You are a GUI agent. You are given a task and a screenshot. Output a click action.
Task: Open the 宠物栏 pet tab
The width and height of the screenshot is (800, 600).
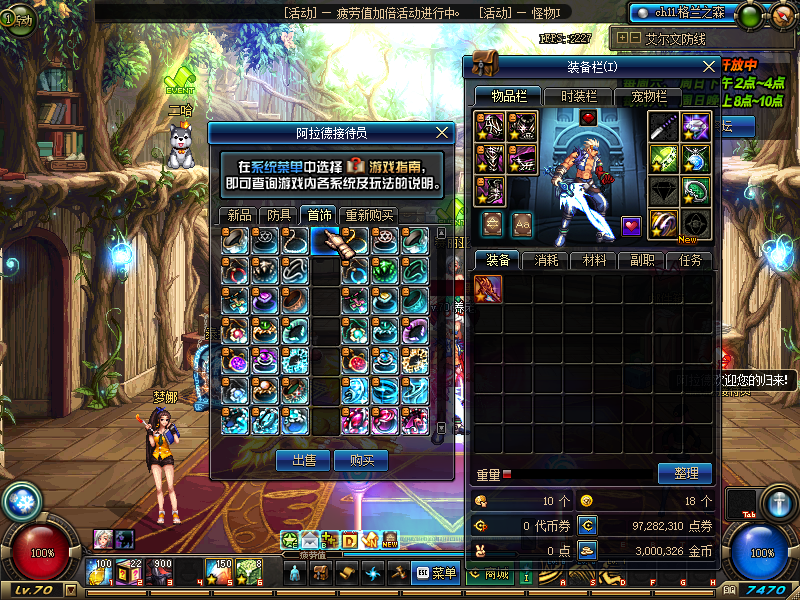click(648, 96)
